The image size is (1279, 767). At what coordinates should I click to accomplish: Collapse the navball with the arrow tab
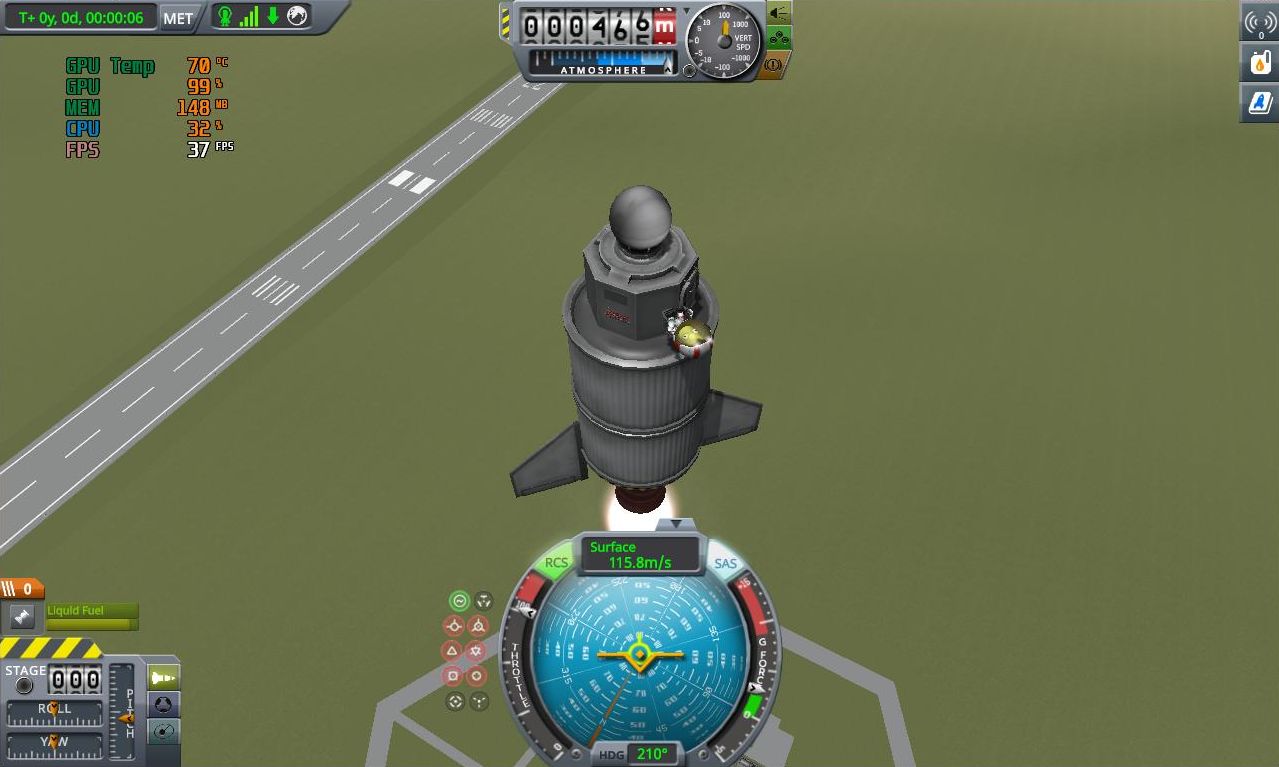(x=676, y=523)
